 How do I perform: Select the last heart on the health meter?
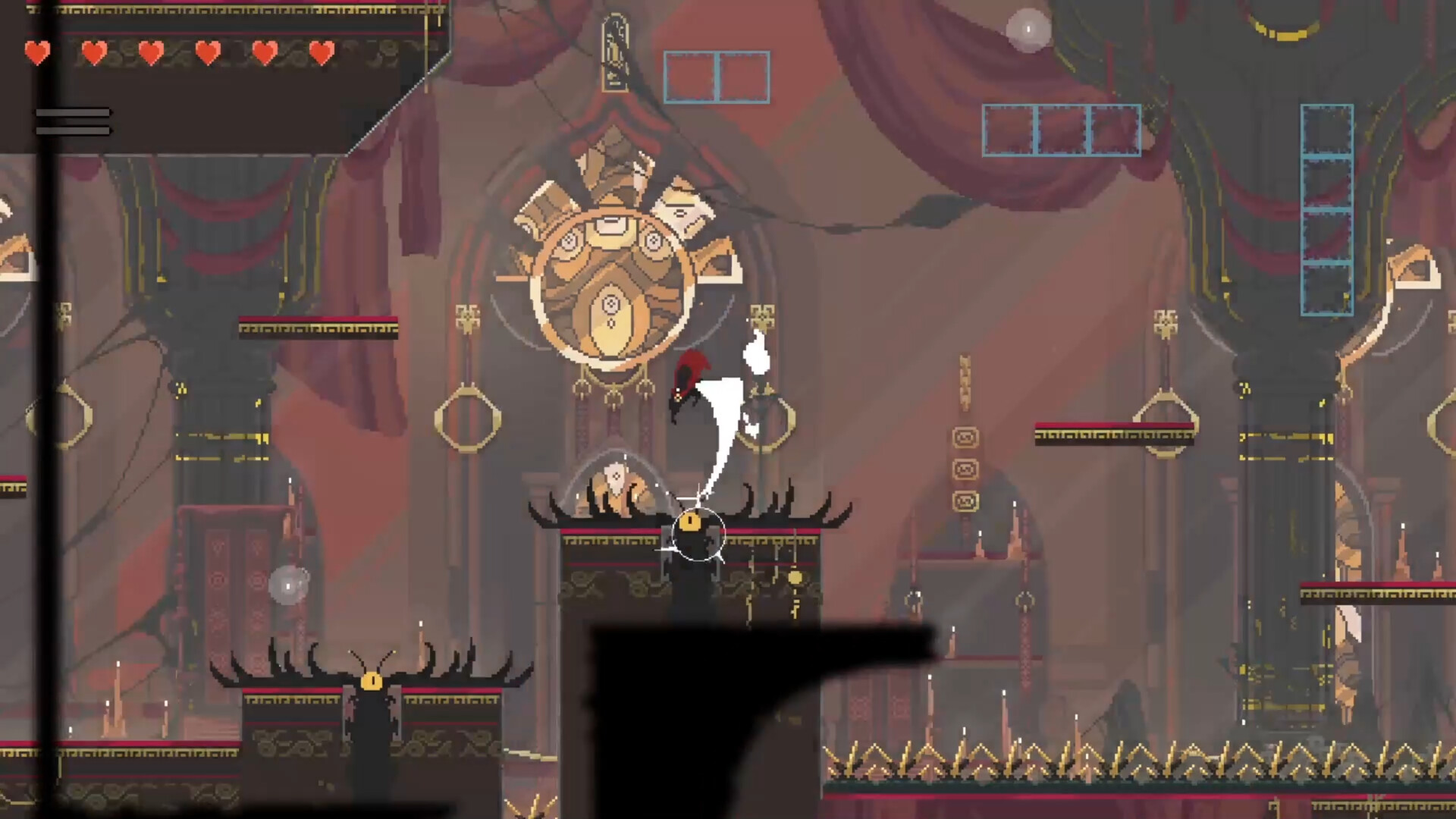322,54
